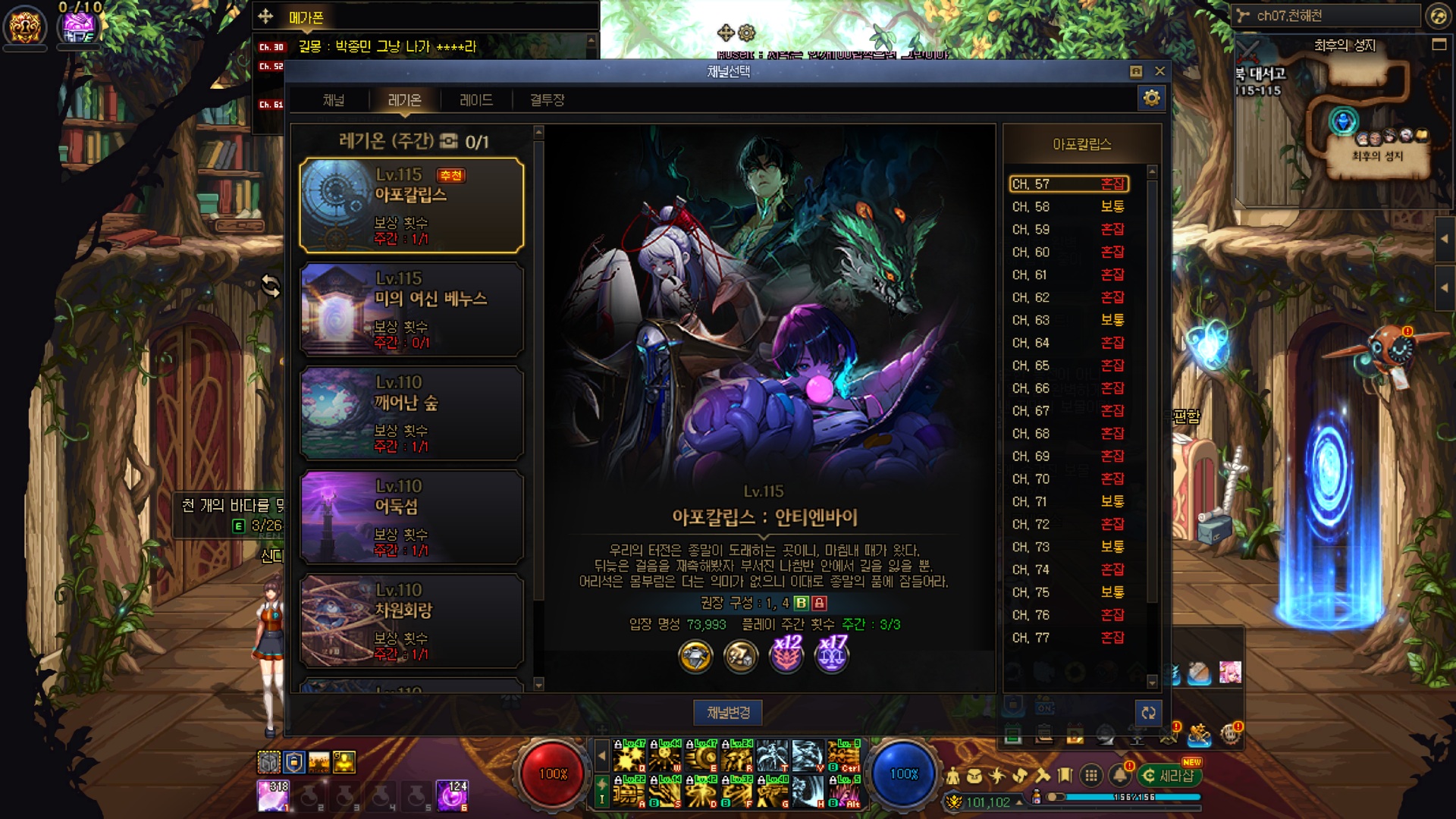Screen dimensions: 1456x819
Task: Click the 채널변경 button
Action: click(728, 713)
